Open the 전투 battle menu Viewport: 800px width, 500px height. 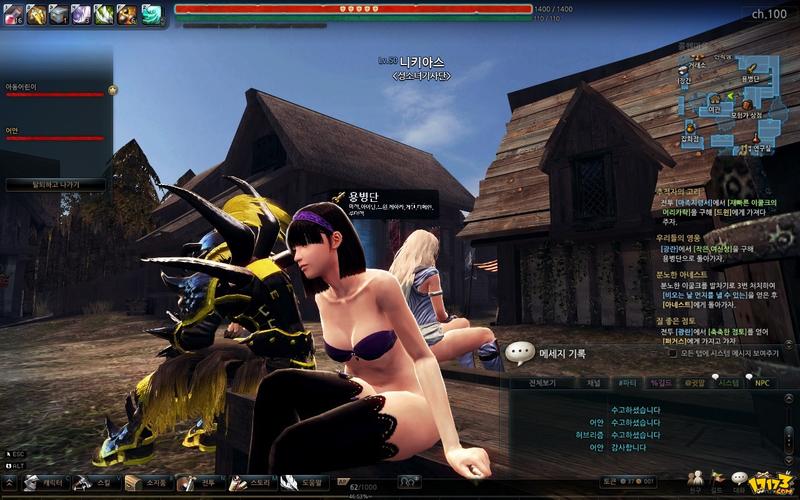pyautogui.click(x=199, y=483)
